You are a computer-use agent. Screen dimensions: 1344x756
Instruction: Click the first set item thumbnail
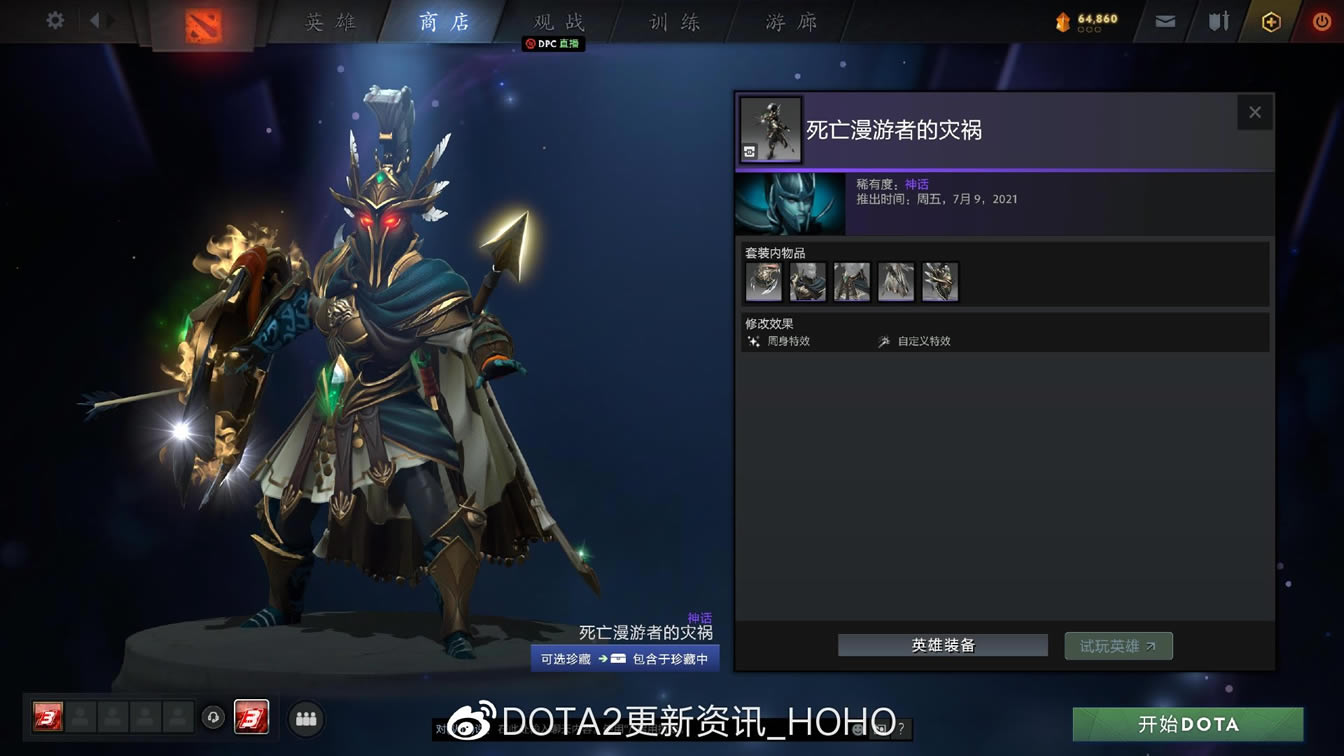point(764,281)
